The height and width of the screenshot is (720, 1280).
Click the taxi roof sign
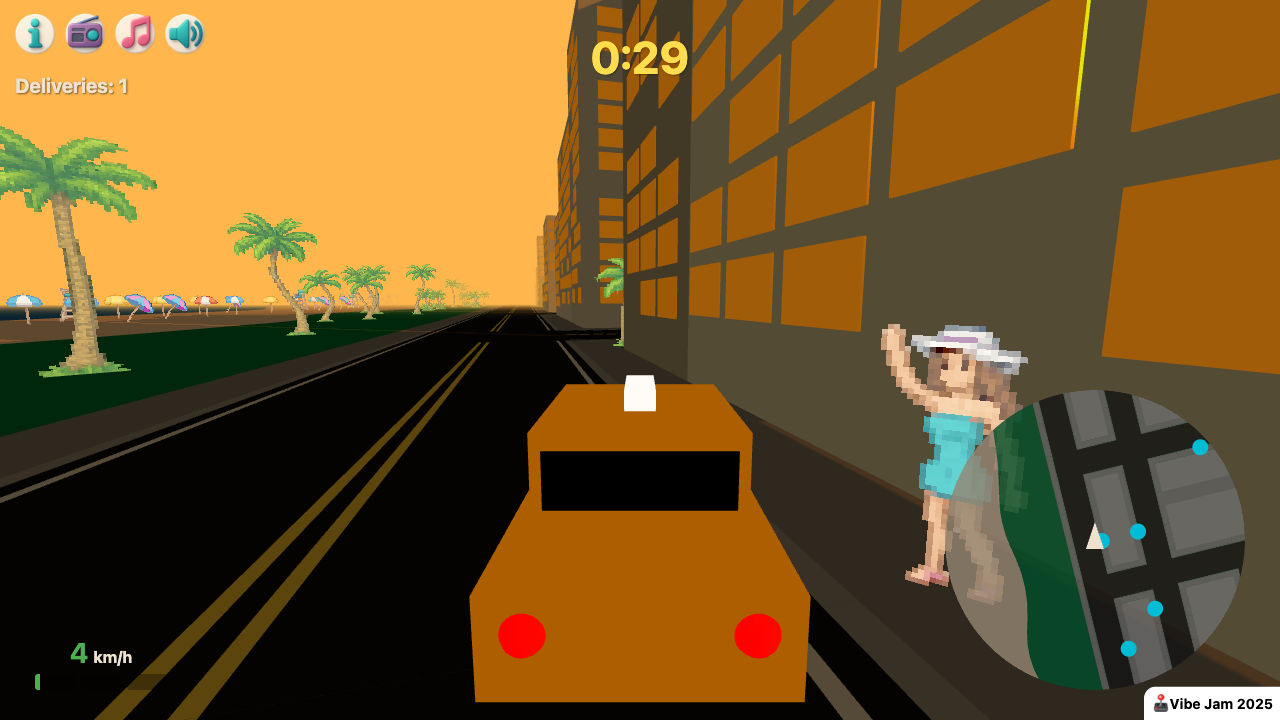(x=641, y=394)
